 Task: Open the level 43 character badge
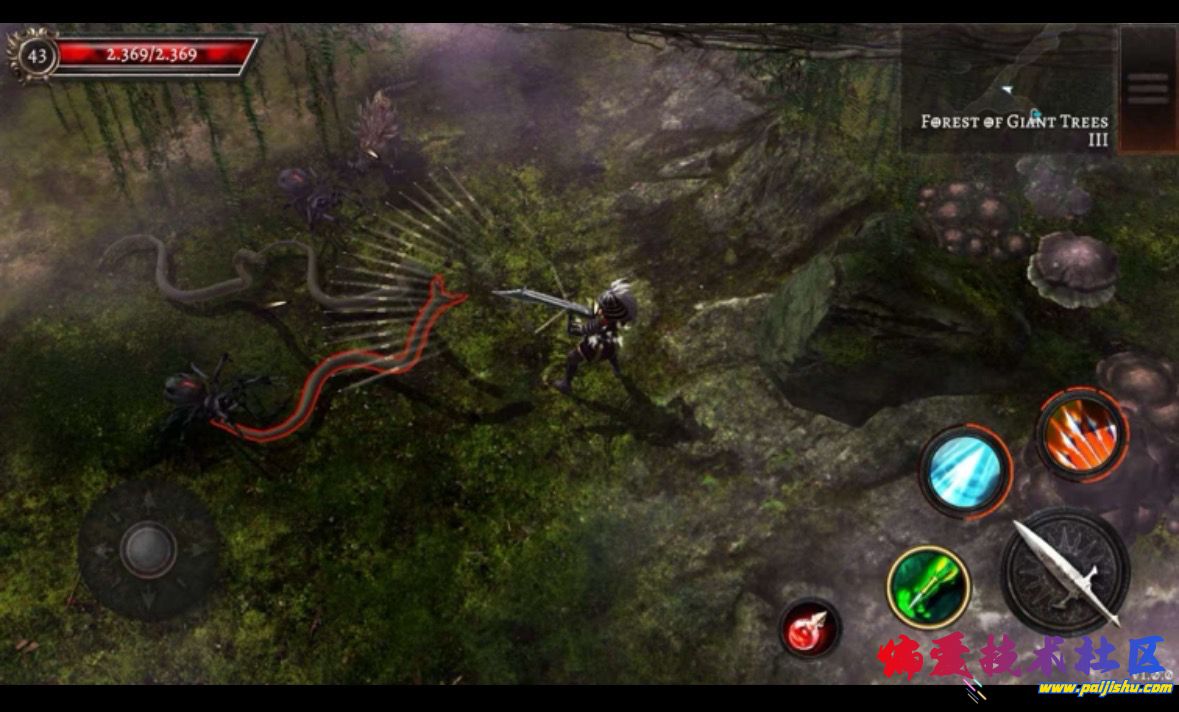coord(37,55)
